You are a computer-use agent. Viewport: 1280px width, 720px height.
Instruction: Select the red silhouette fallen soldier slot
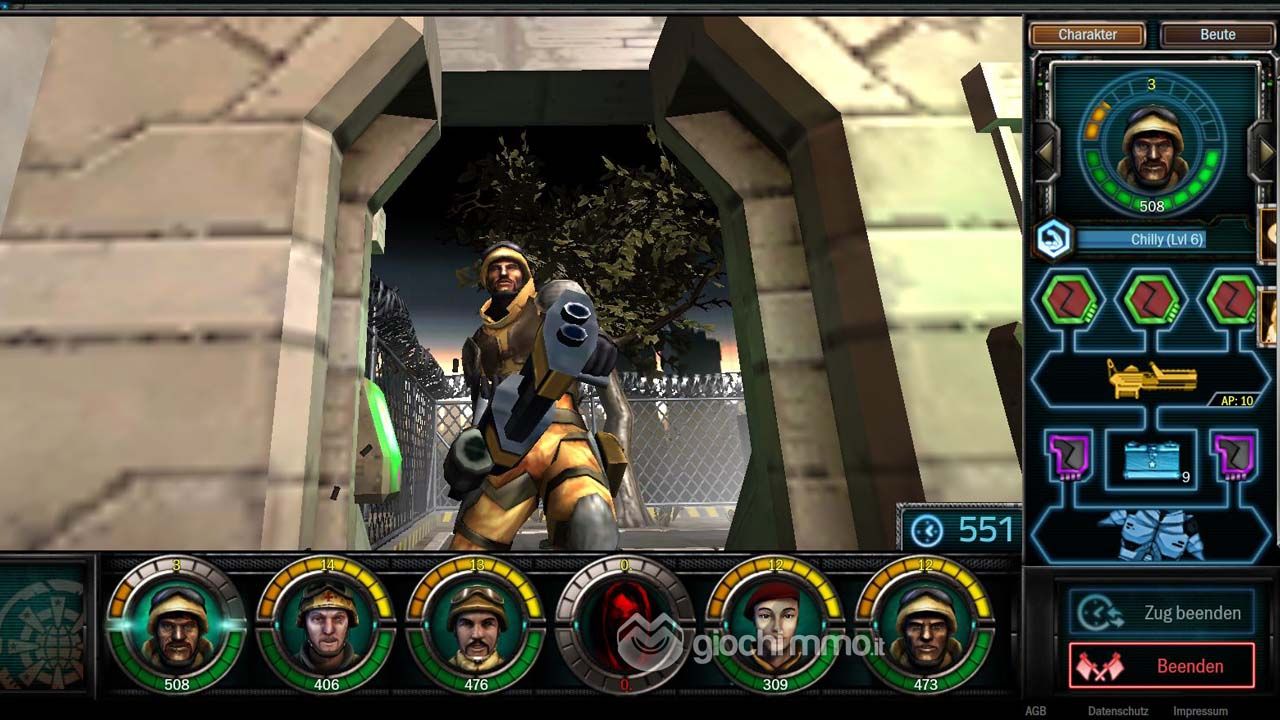click(625, 625)
